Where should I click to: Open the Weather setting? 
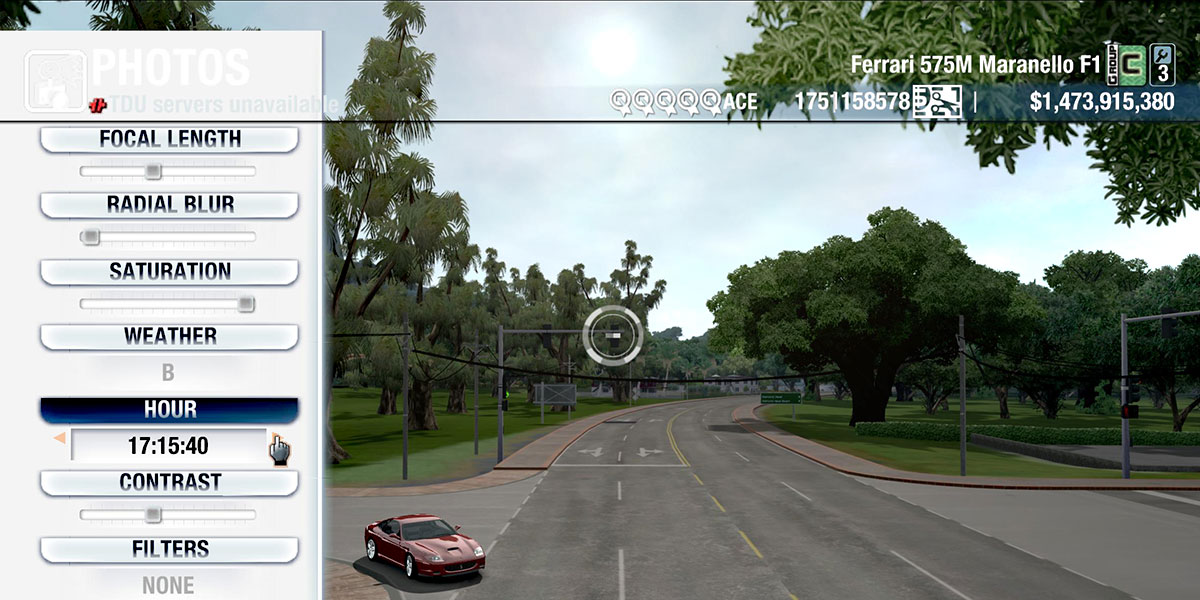tap(169, 336)
